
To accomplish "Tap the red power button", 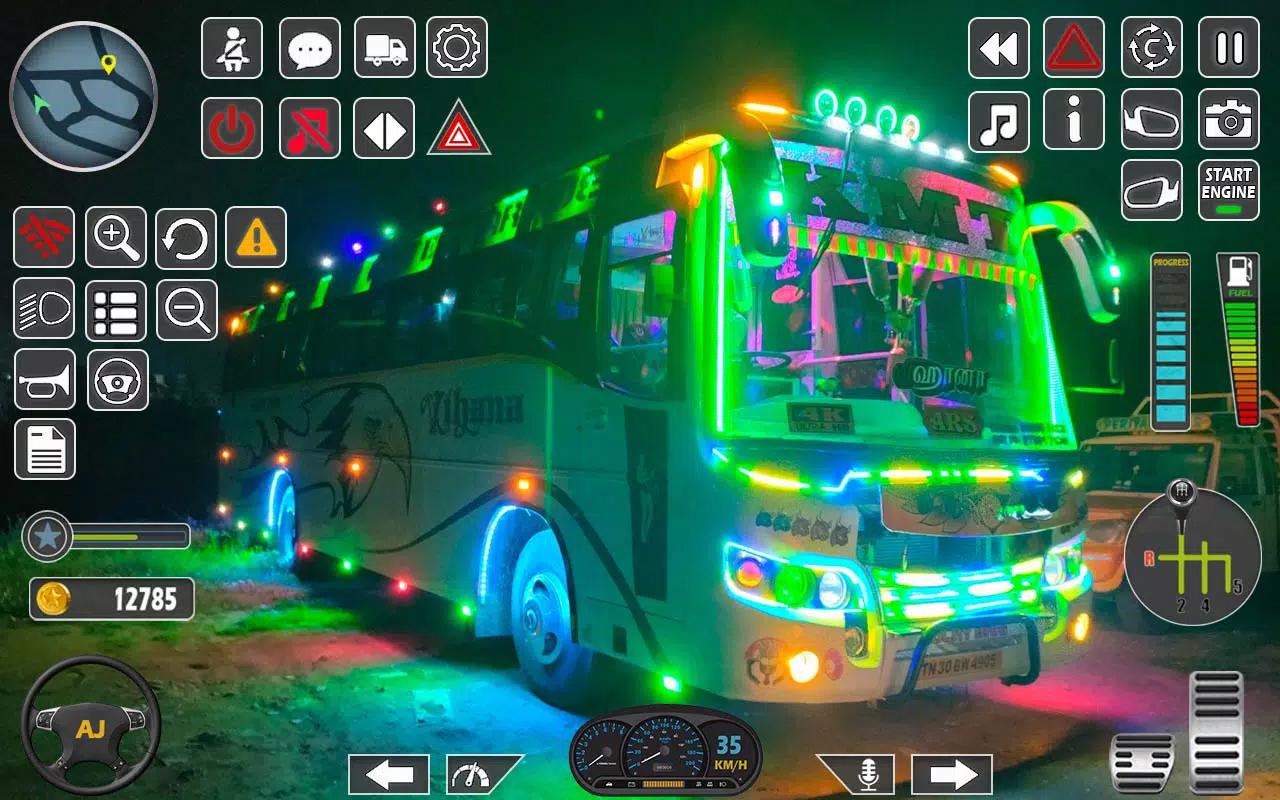I will (232, 128).
